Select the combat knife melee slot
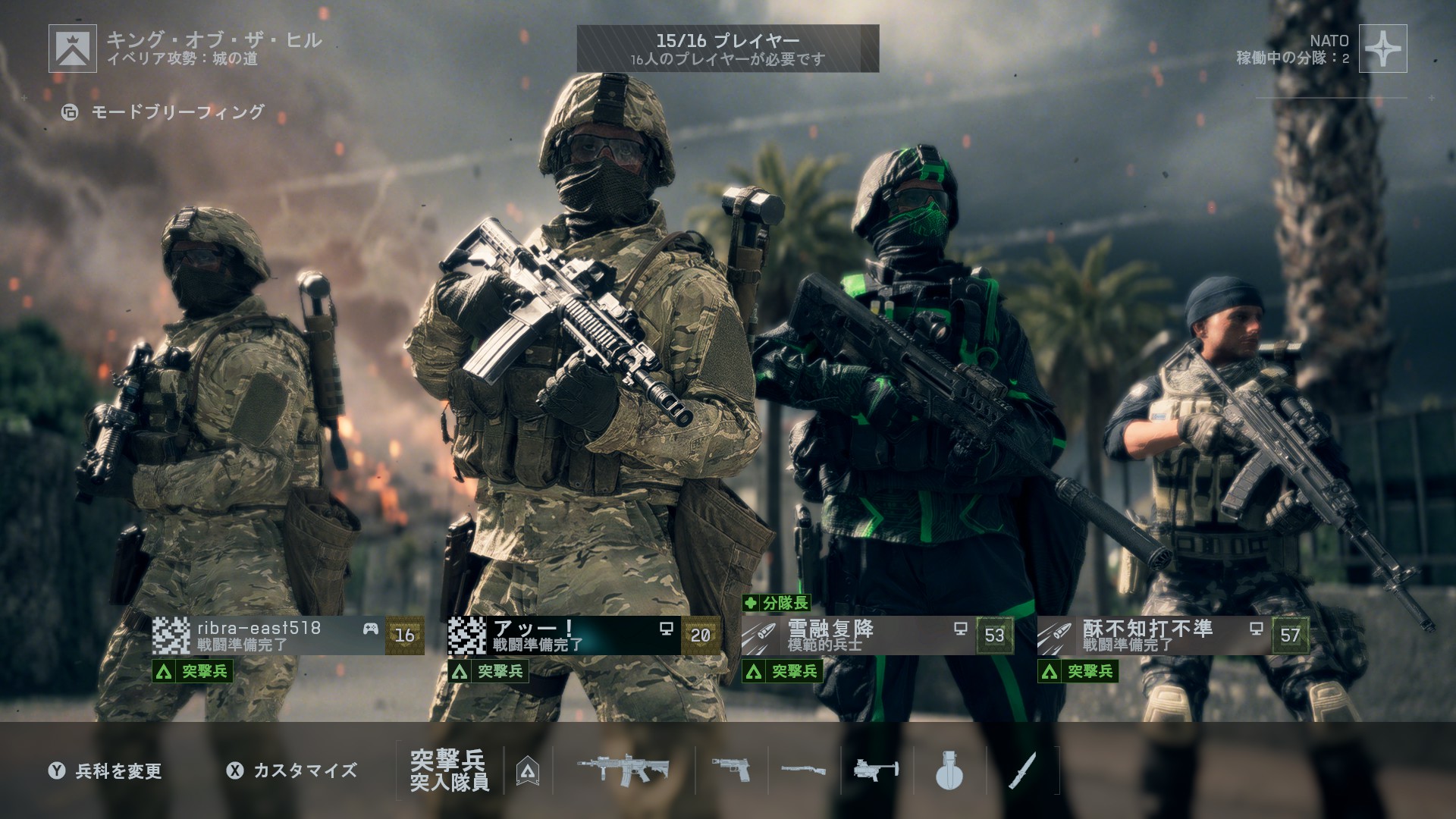 1022,770
